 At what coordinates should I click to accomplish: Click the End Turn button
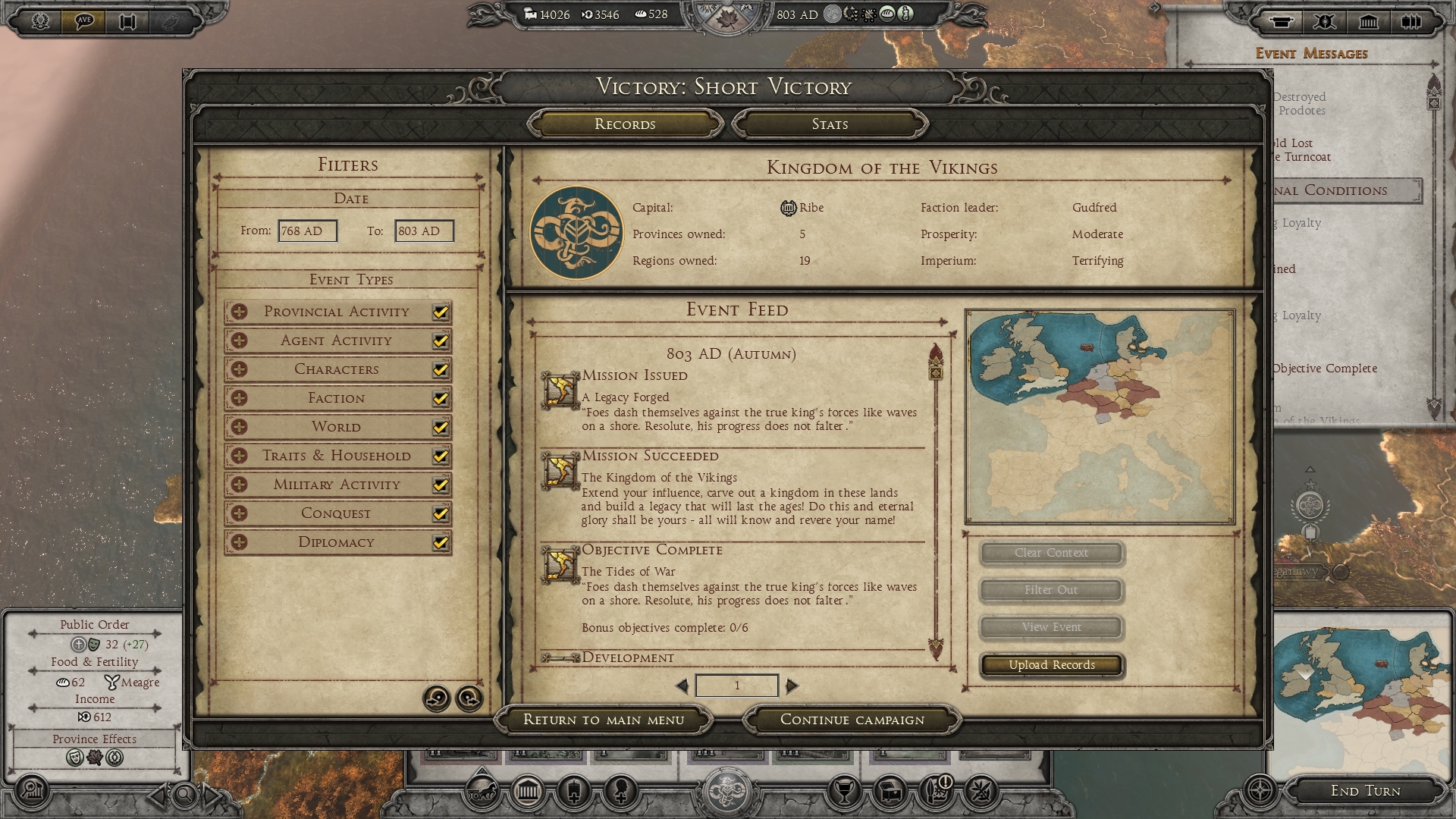pos(1365,791)
